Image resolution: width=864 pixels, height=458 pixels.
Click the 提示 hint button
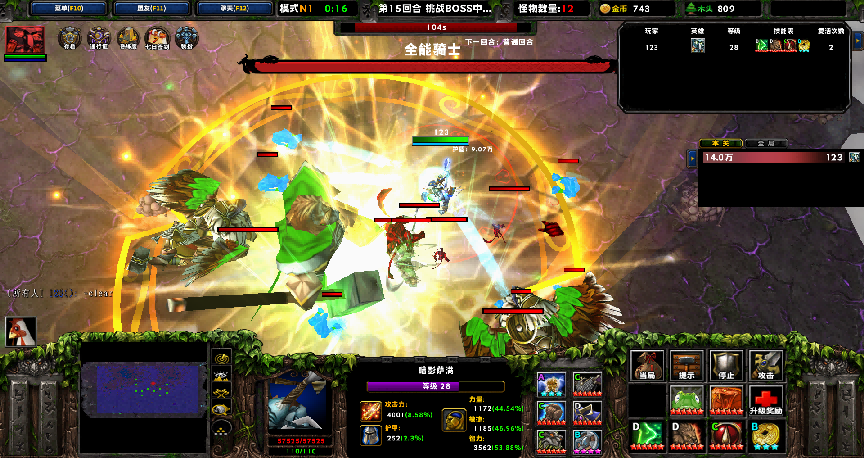pyautogui.click(x=688, y=366)
